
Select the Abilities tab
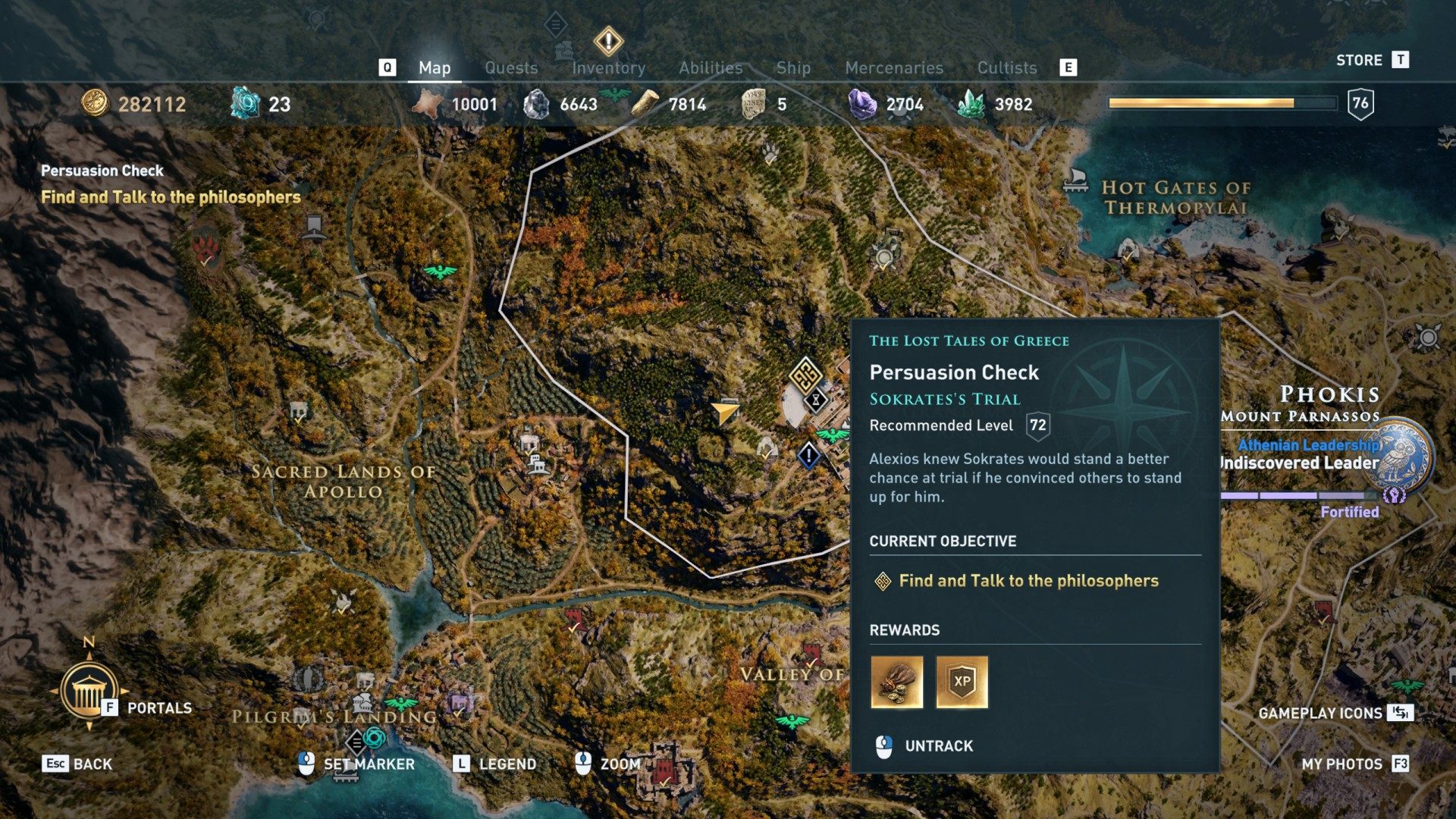[x=711, y=68]
